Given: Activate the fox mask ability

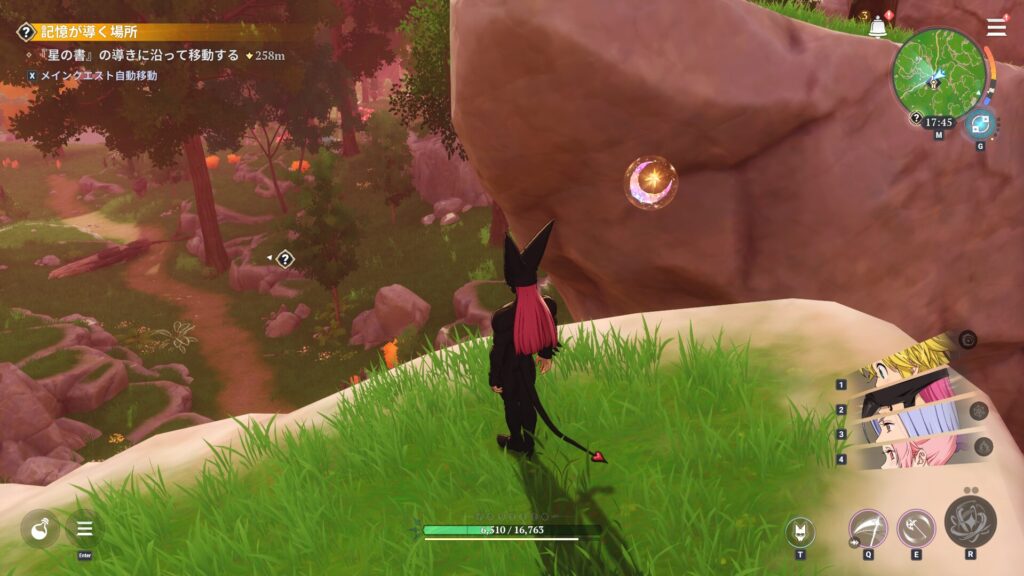Looking at the screenshot, I should tap(800, 531).
